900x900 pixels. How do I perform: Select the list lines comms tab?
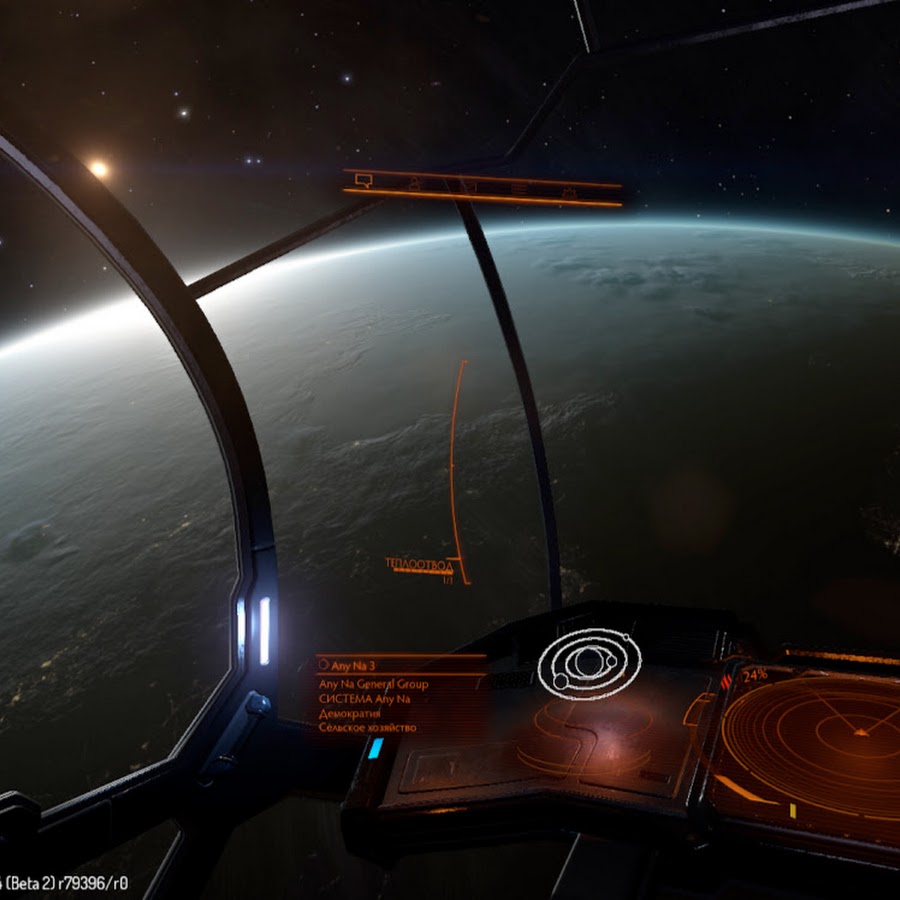519,188
